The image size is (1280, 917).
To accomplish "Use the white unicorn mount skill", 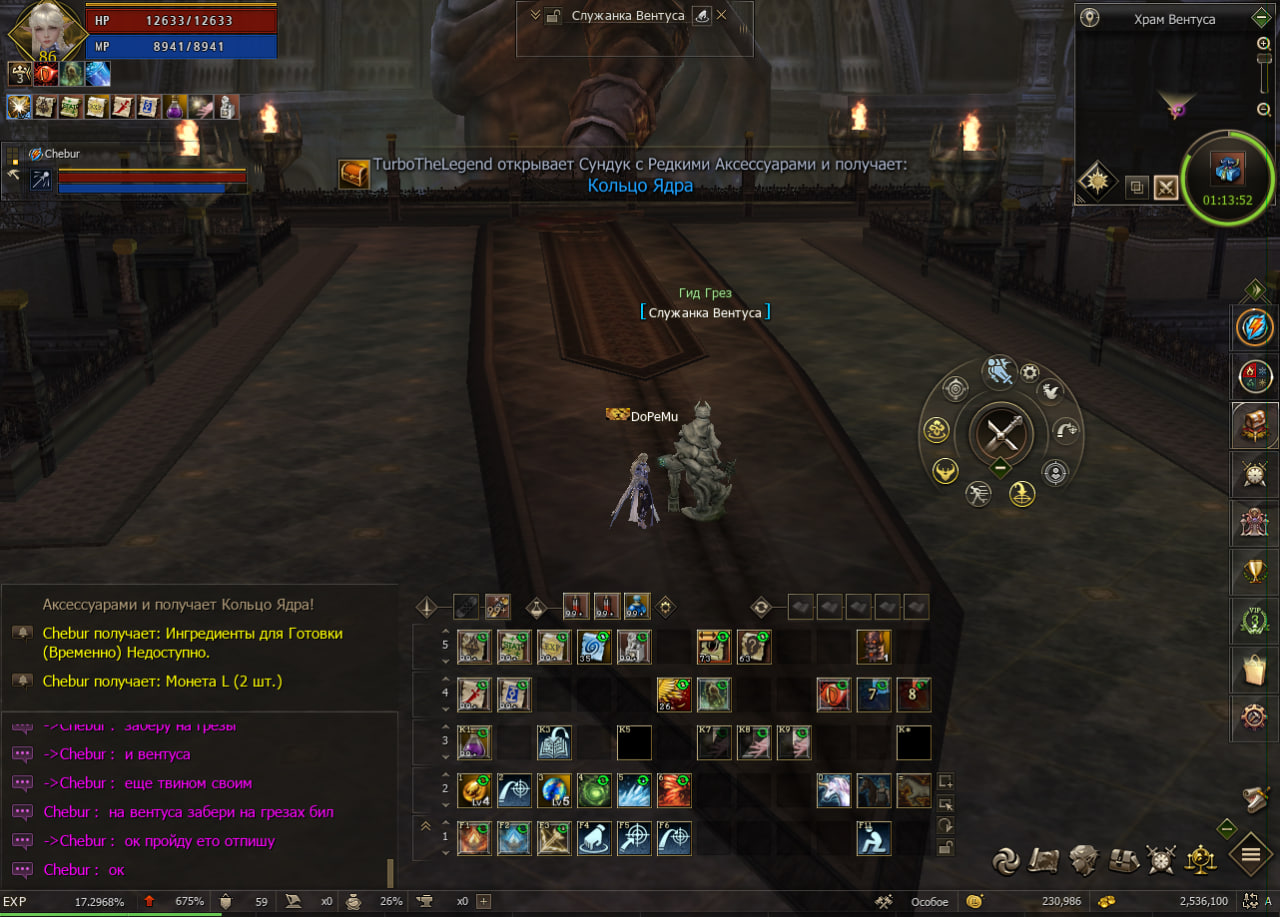I will pos(834,790).
